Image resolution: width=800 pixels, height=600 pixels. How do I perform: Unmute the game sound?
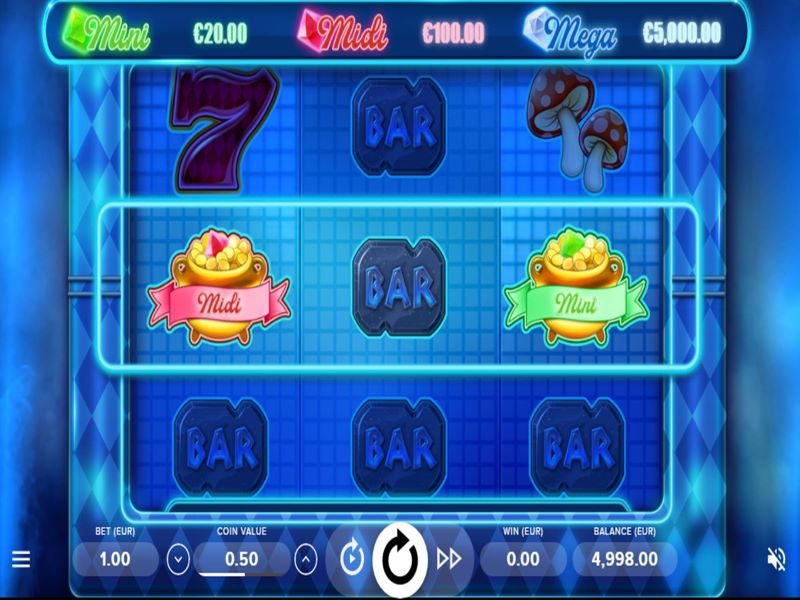click(x=776, y=559)
